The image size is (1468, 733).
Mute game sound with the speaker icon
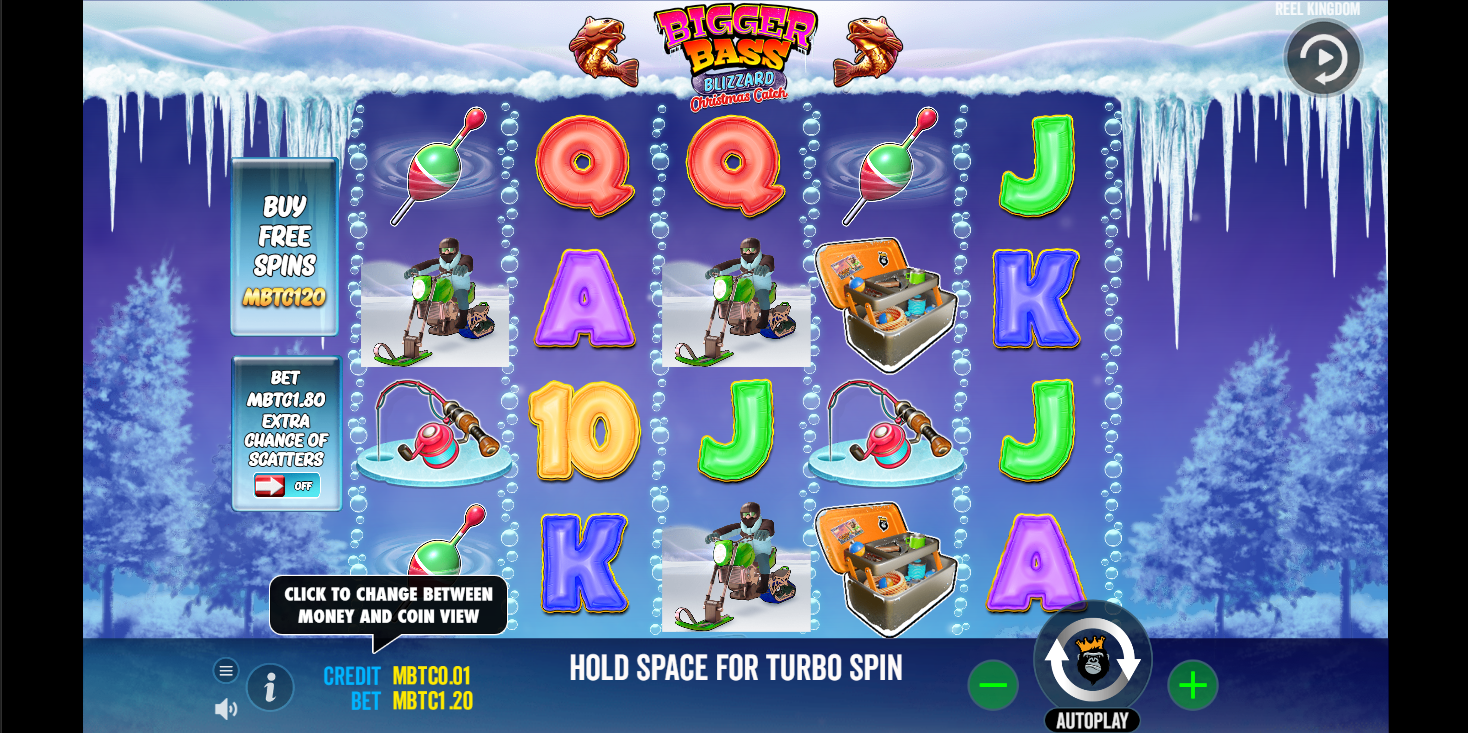(x=226, y=708)
